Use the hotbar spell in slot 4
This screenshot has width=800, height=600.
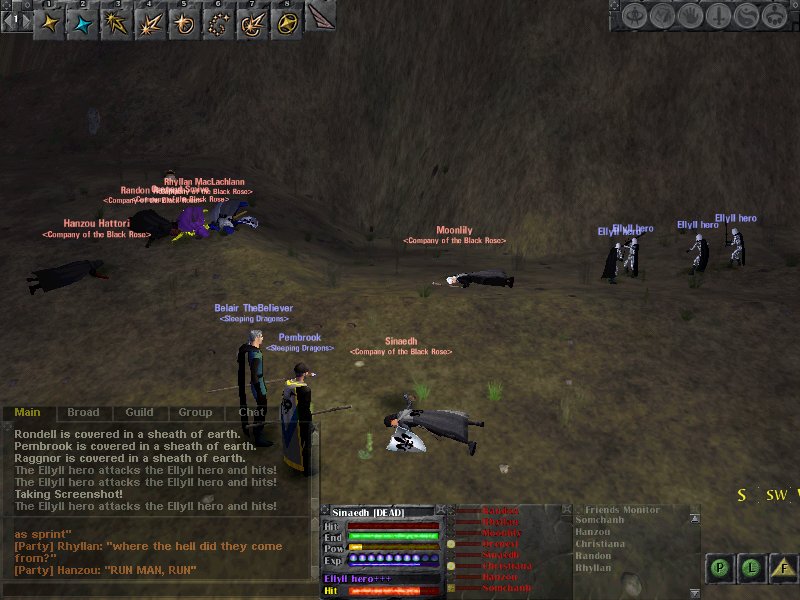pyautogui.click(x=151, y=22)
